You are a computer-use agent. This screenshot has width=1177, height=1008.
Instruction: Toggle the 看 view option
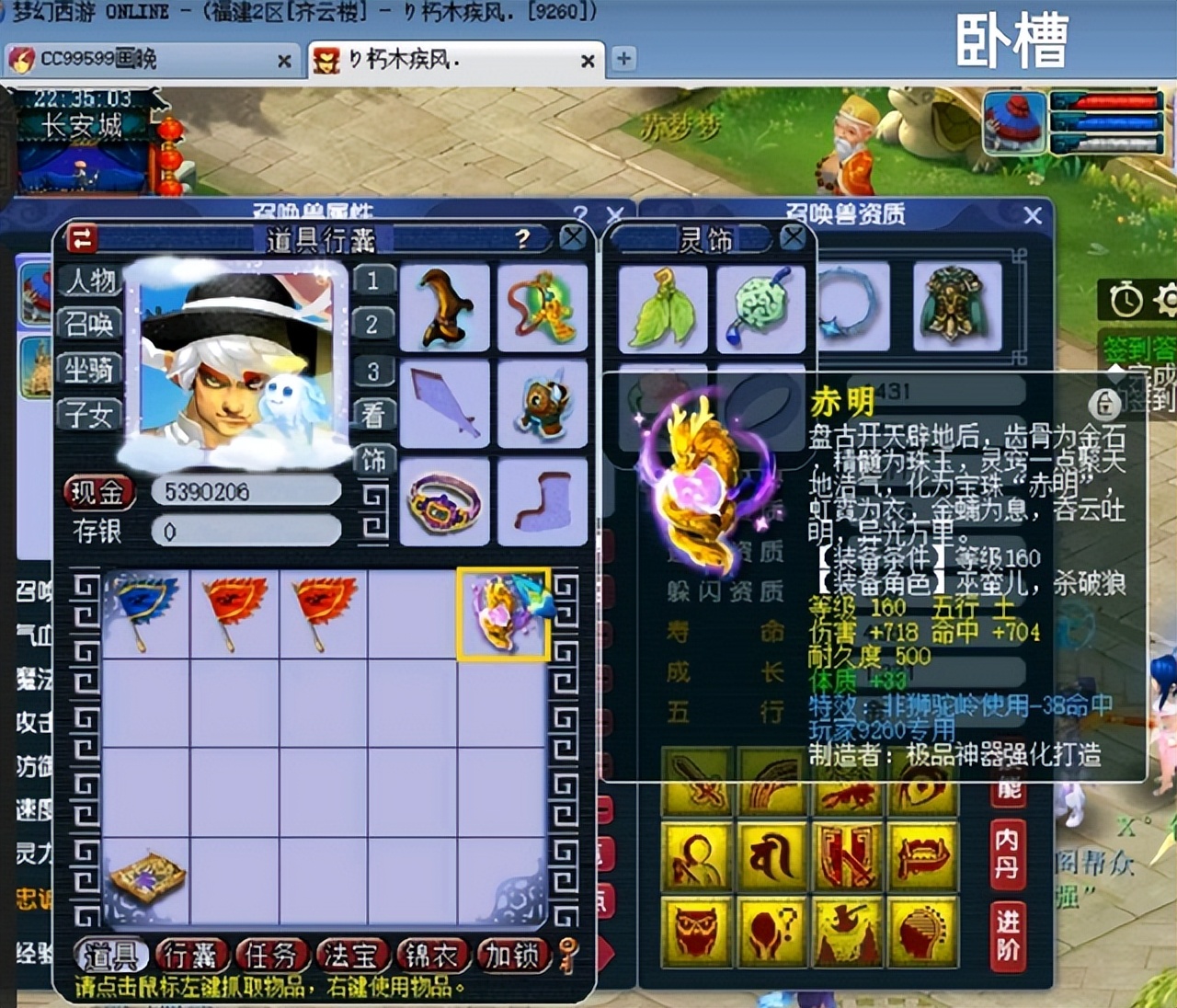click(372, 415)
